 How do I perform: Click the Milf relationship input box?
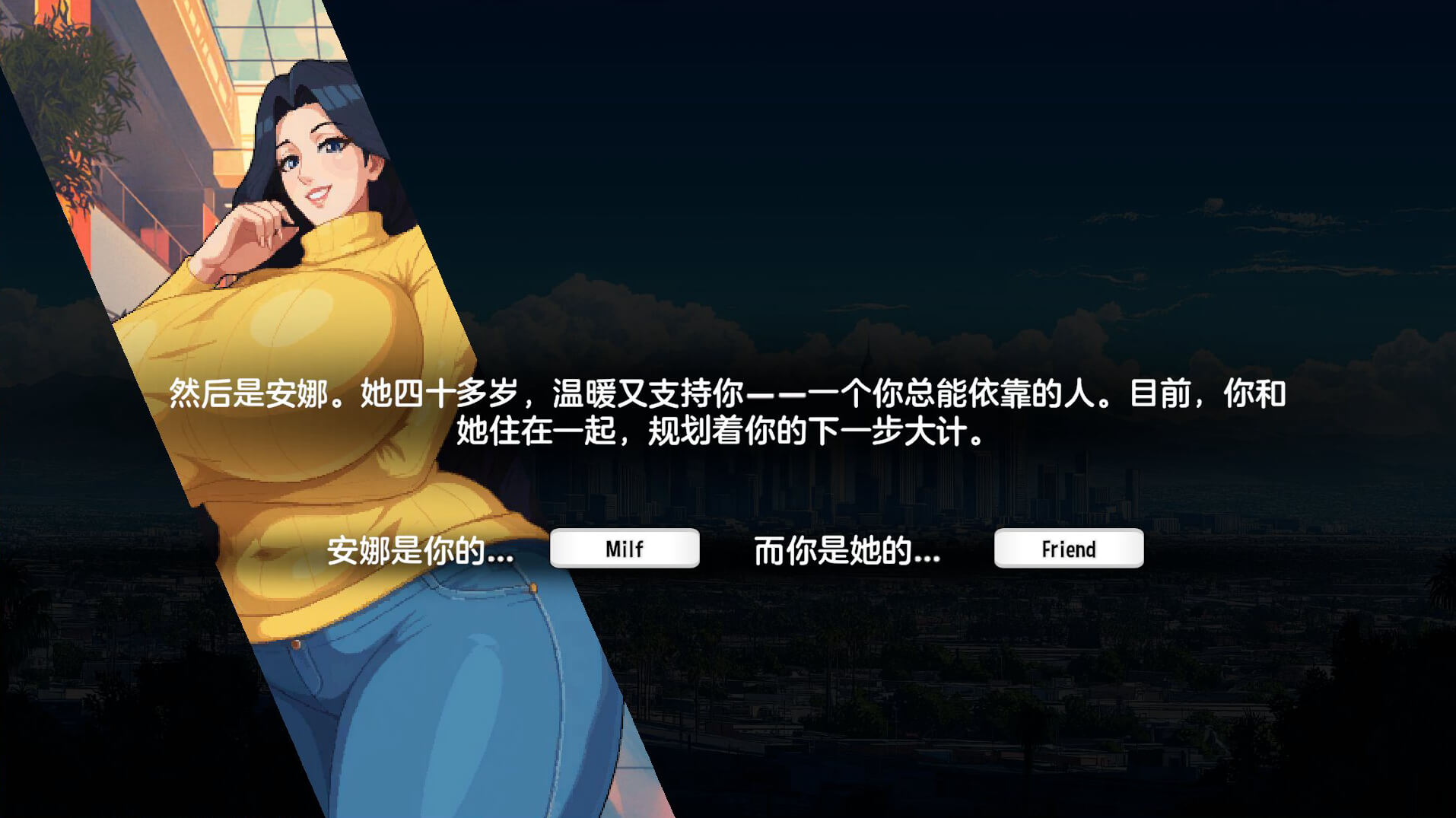(x=625, y=549)
